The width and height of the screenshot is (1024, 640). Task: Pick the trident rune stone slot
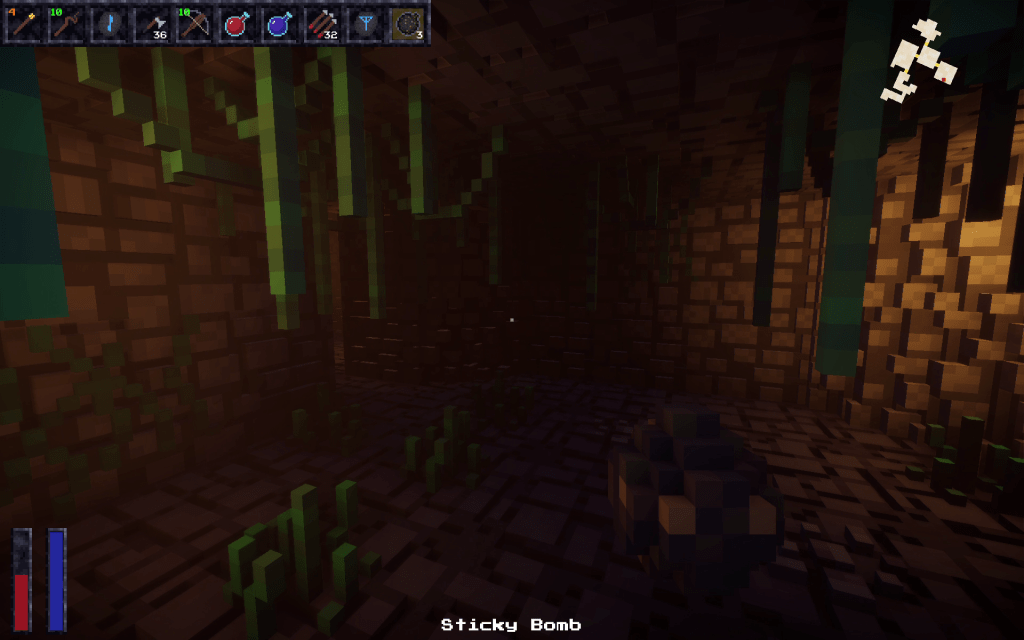[x=364, y=24]
